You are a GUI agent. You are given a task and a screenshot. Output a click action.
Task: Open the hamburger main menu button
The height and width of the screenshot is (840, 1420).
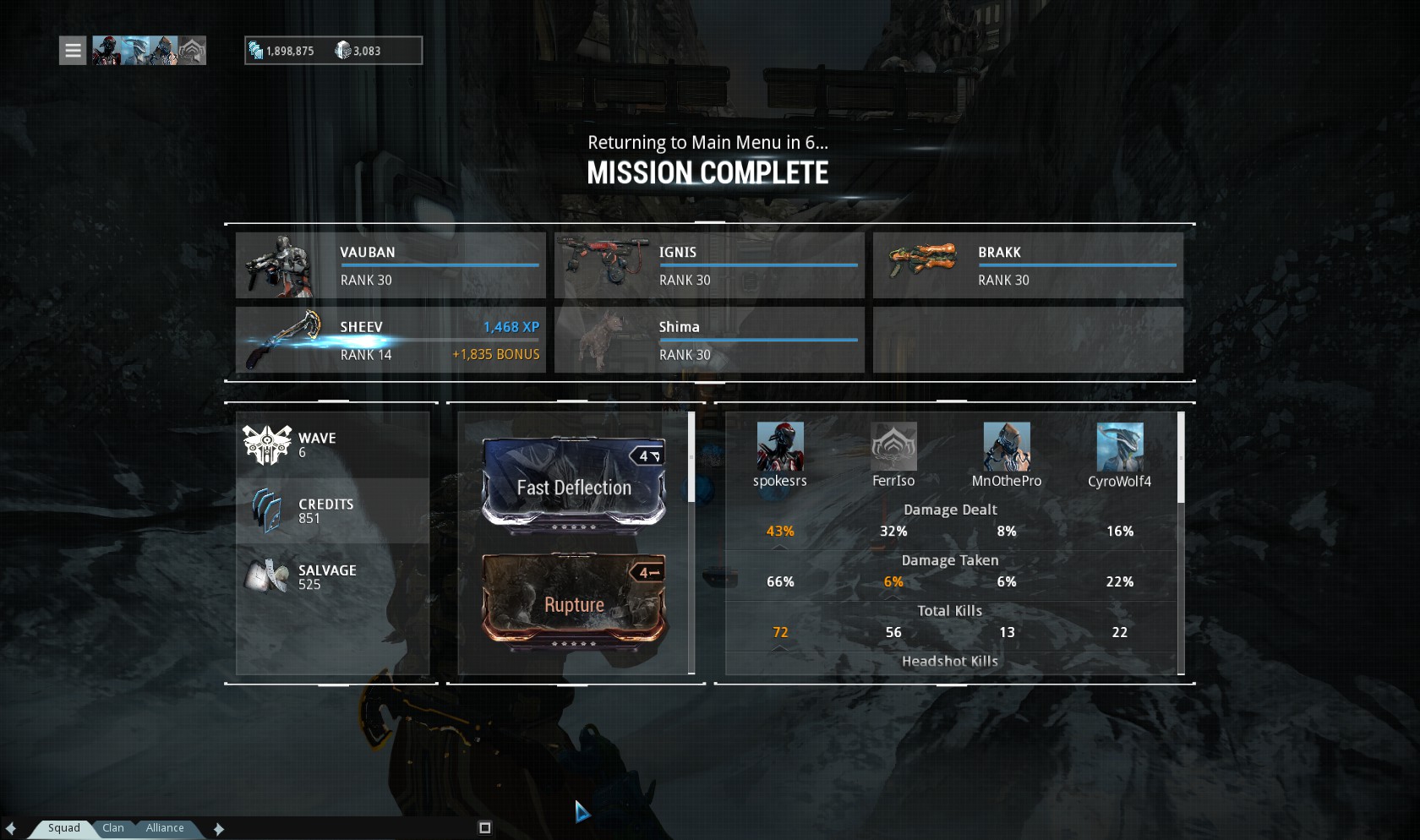pos(73,51)
